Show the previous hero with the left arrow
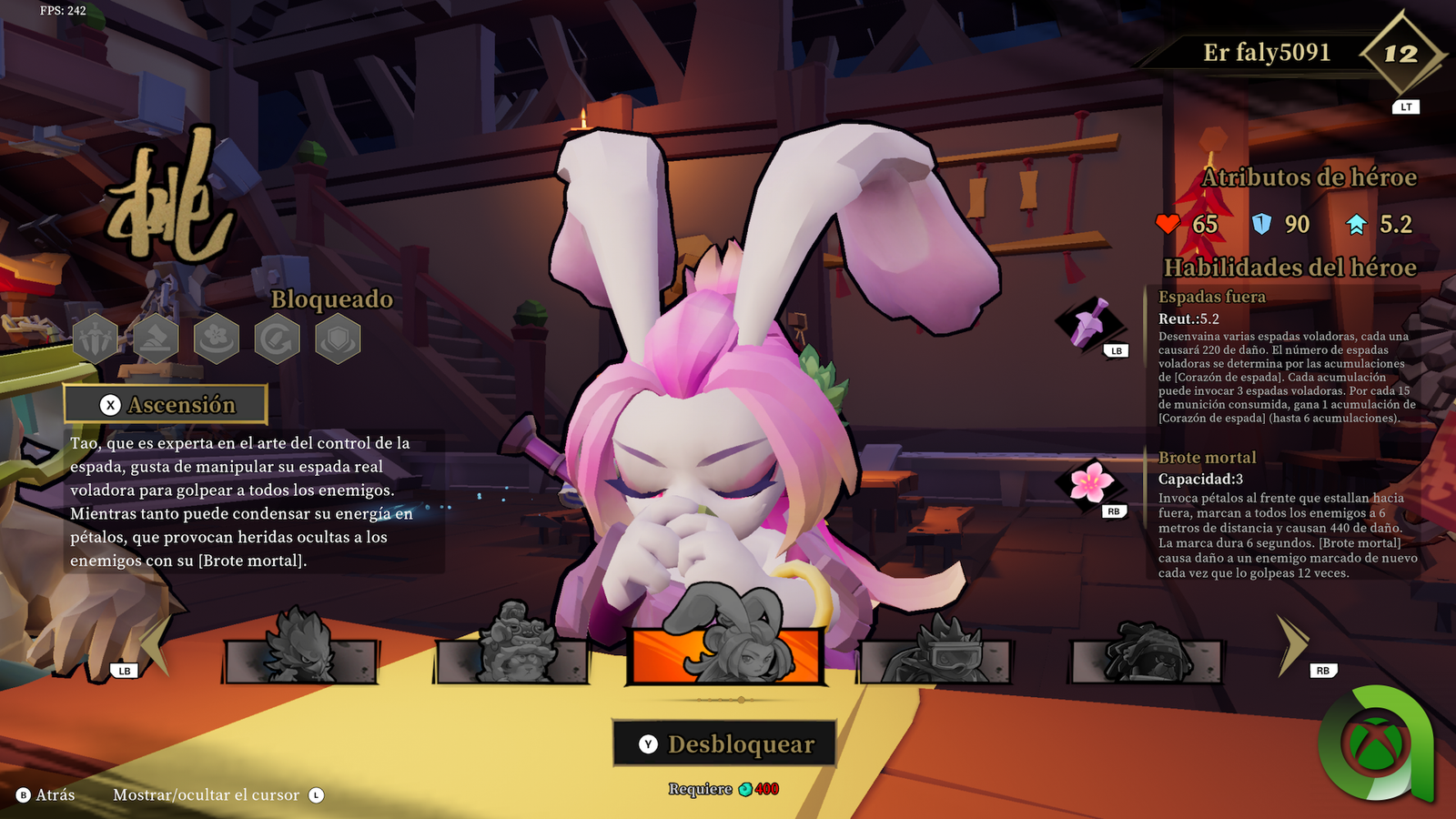The image size is (1456, 819). 155,644
